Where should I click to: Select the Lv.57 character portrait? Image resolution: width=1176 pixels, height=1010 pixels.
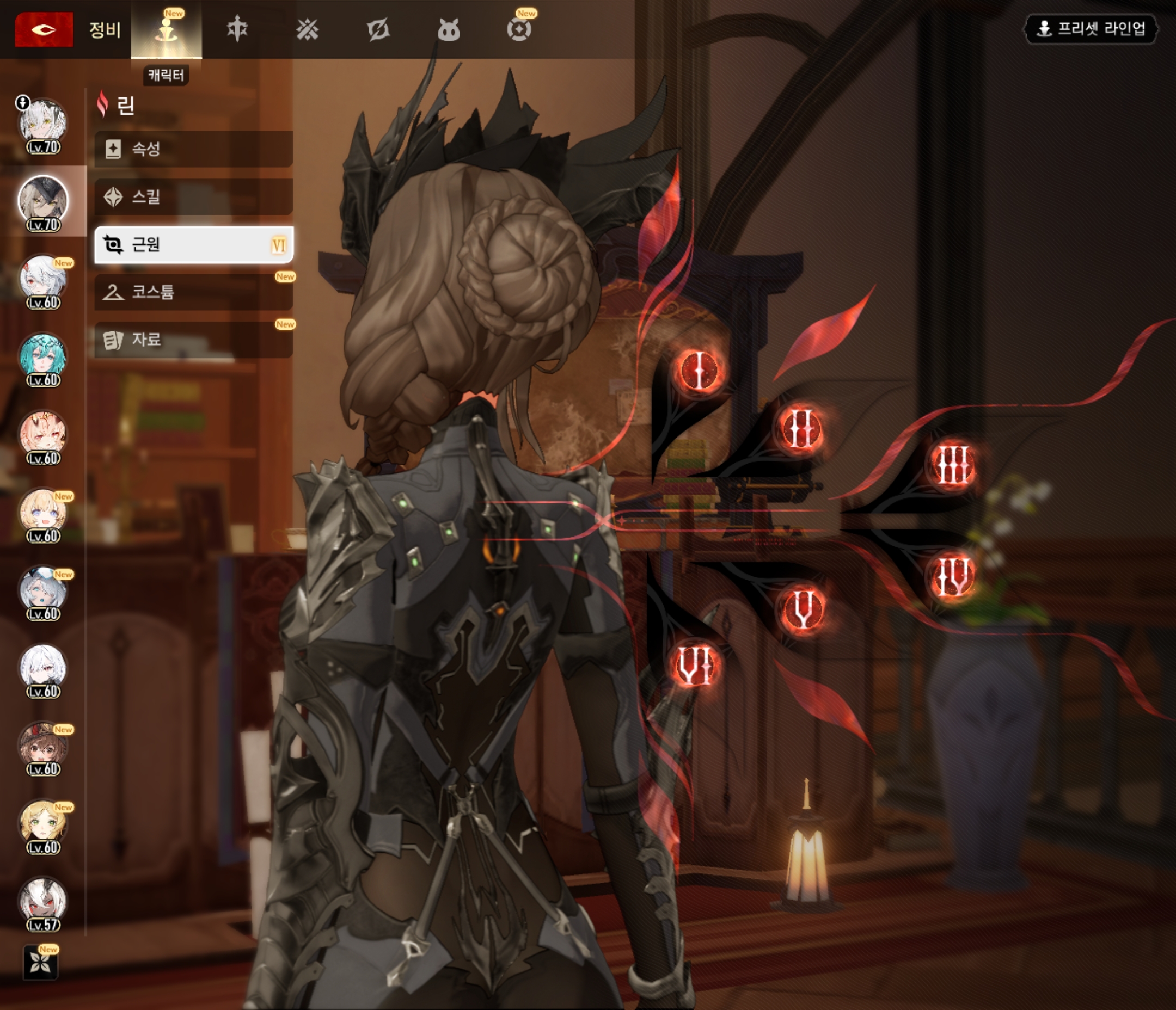tap(43, 902)
